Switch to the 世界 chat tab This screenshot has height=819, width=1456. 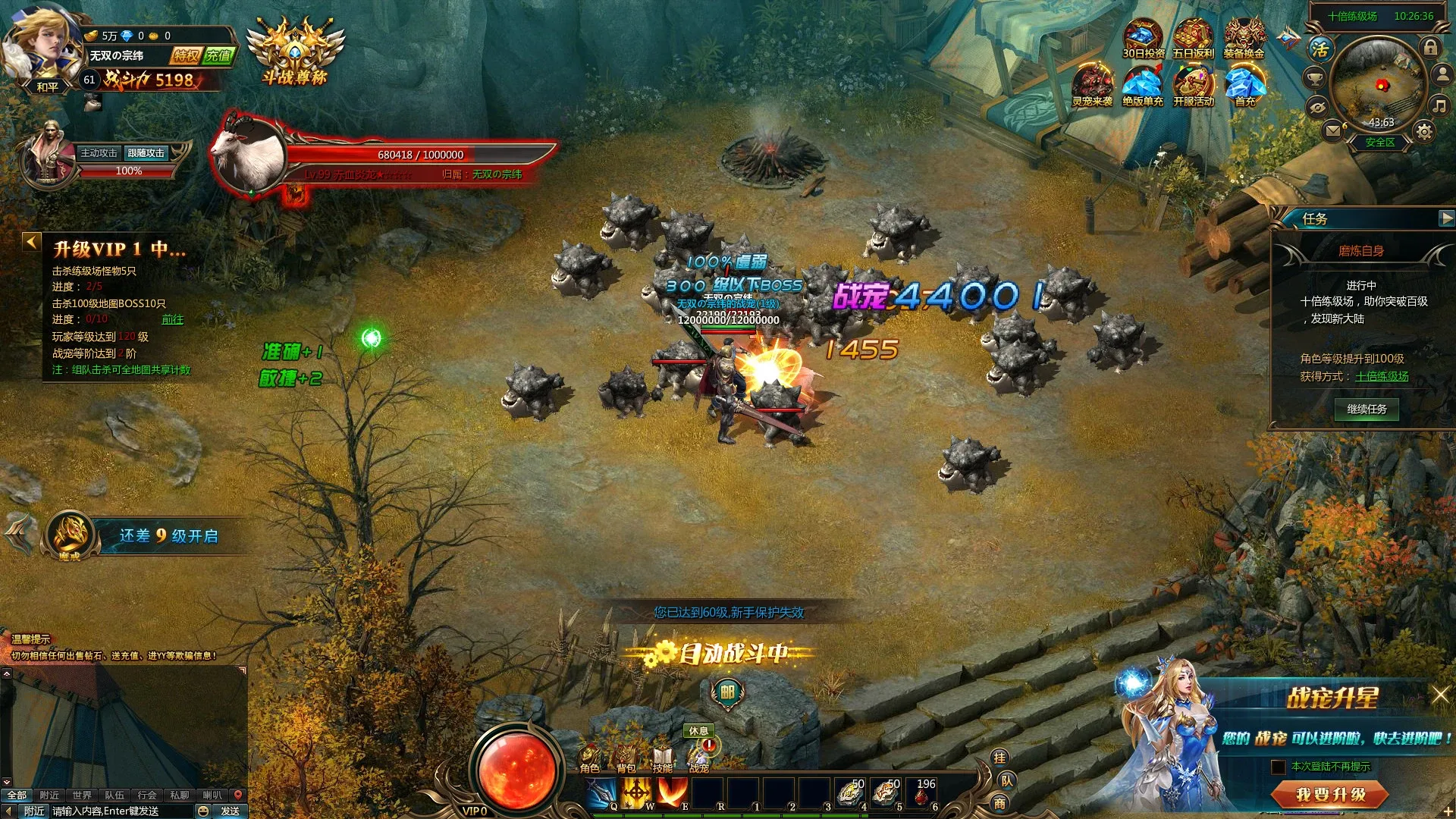(82, 794)
